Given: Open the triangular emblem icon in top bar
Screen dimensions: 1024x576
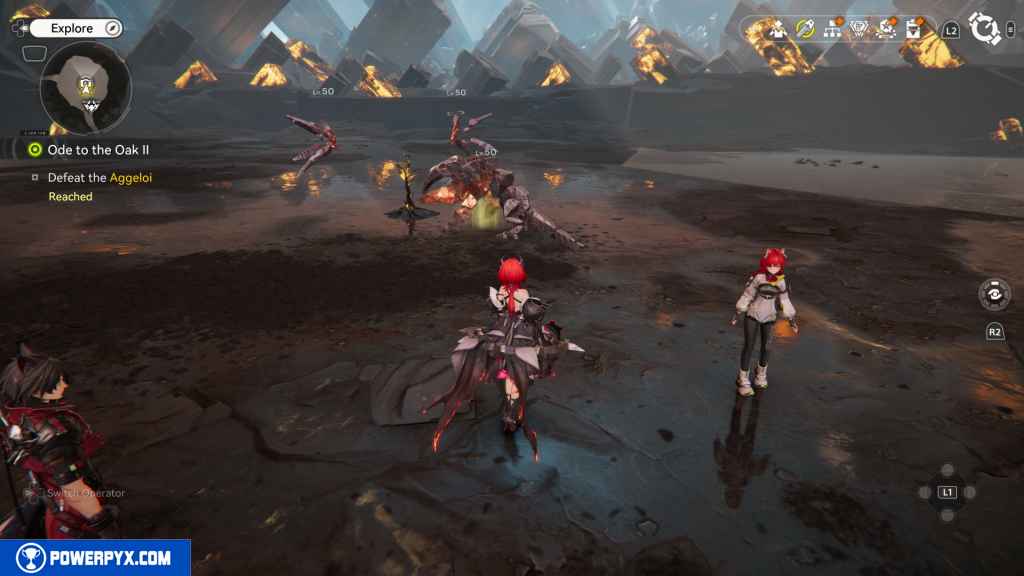Looking at the screenshot, I should click(x=859, y=29).
